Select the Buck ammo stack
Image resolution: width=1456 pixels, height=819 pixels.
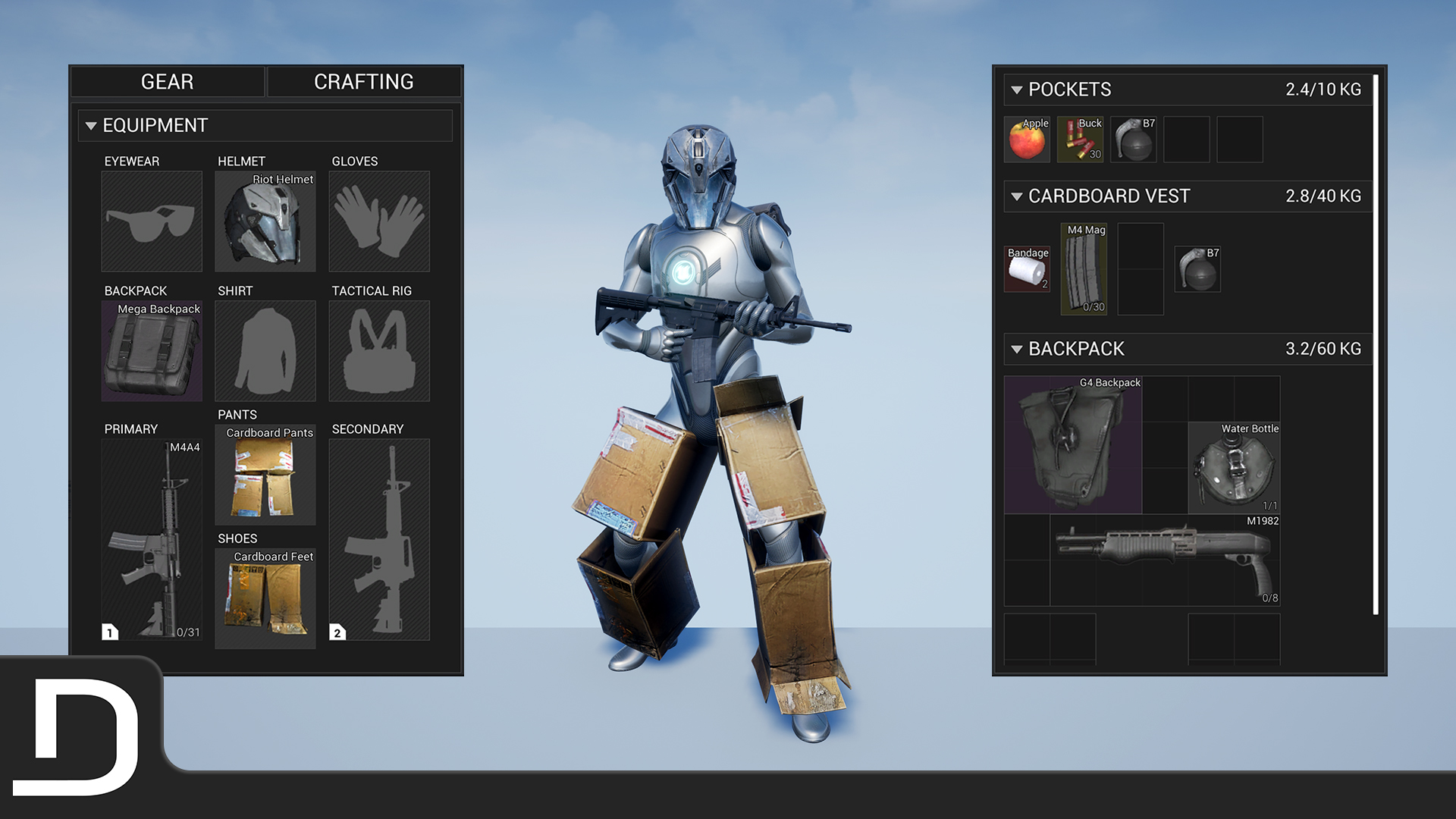(x=1080, y=139)
